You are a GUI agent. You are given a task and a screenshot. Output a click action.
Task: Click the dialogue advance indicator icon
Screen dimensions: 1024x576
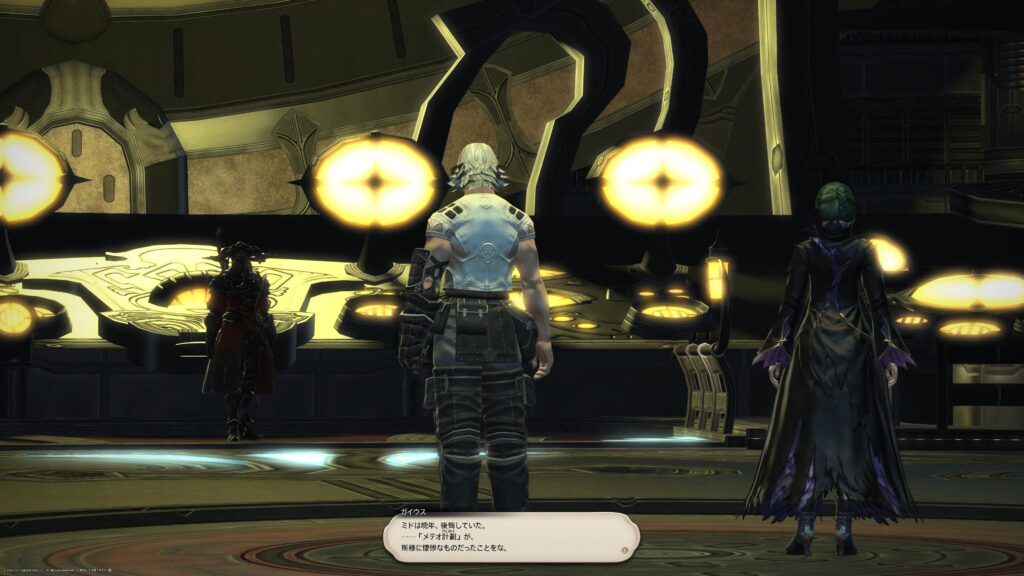click(x=625, y=549)
